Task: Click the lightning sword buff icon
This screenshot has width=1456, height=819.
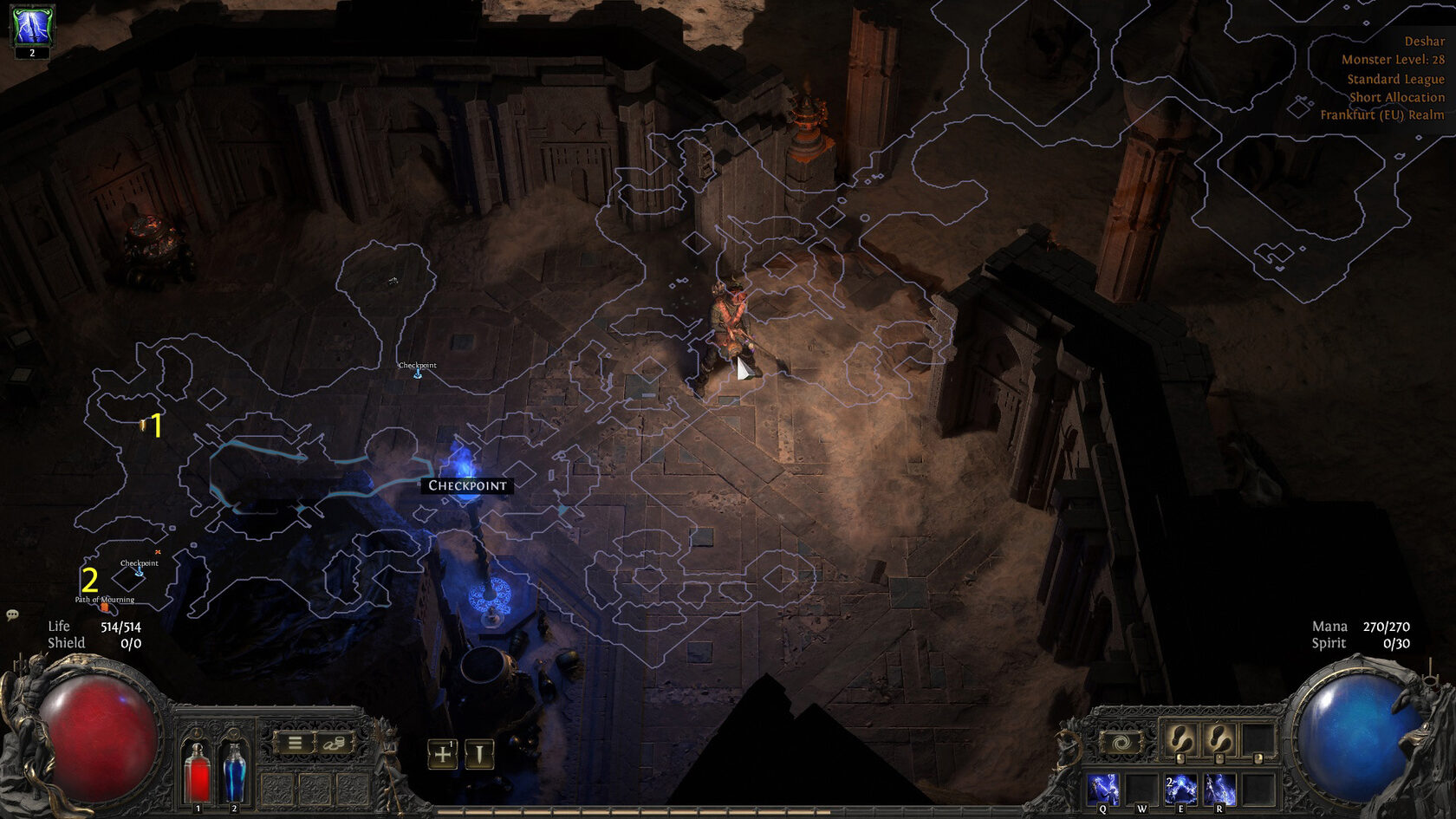Action: [32, 26]
